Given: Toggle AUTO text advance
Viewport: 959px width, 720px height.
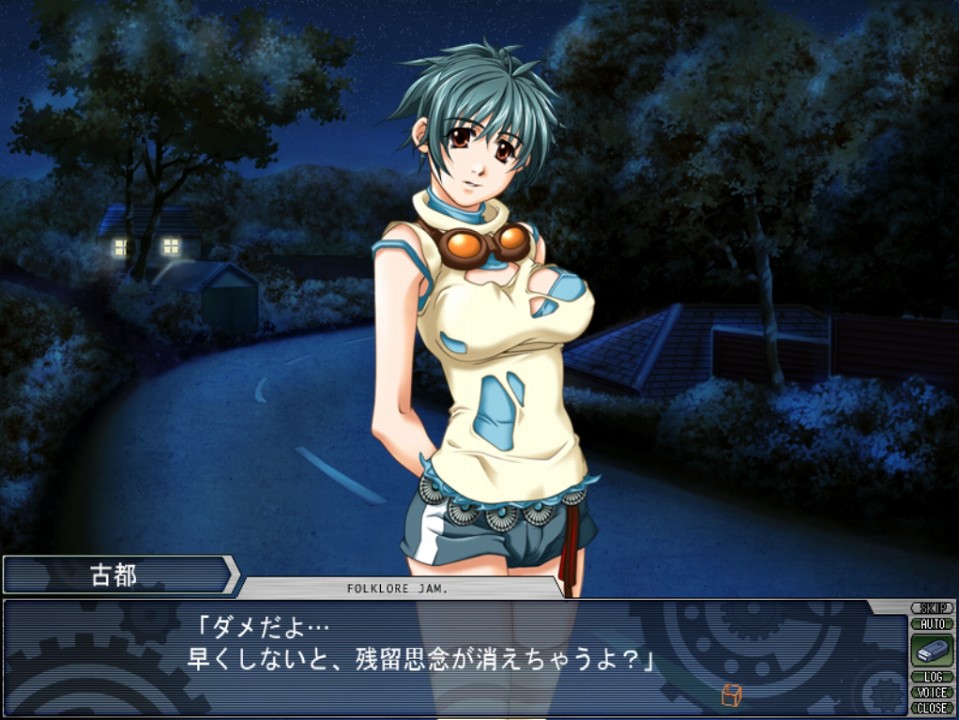Looking at the screenshot, I should pos(932,623).
